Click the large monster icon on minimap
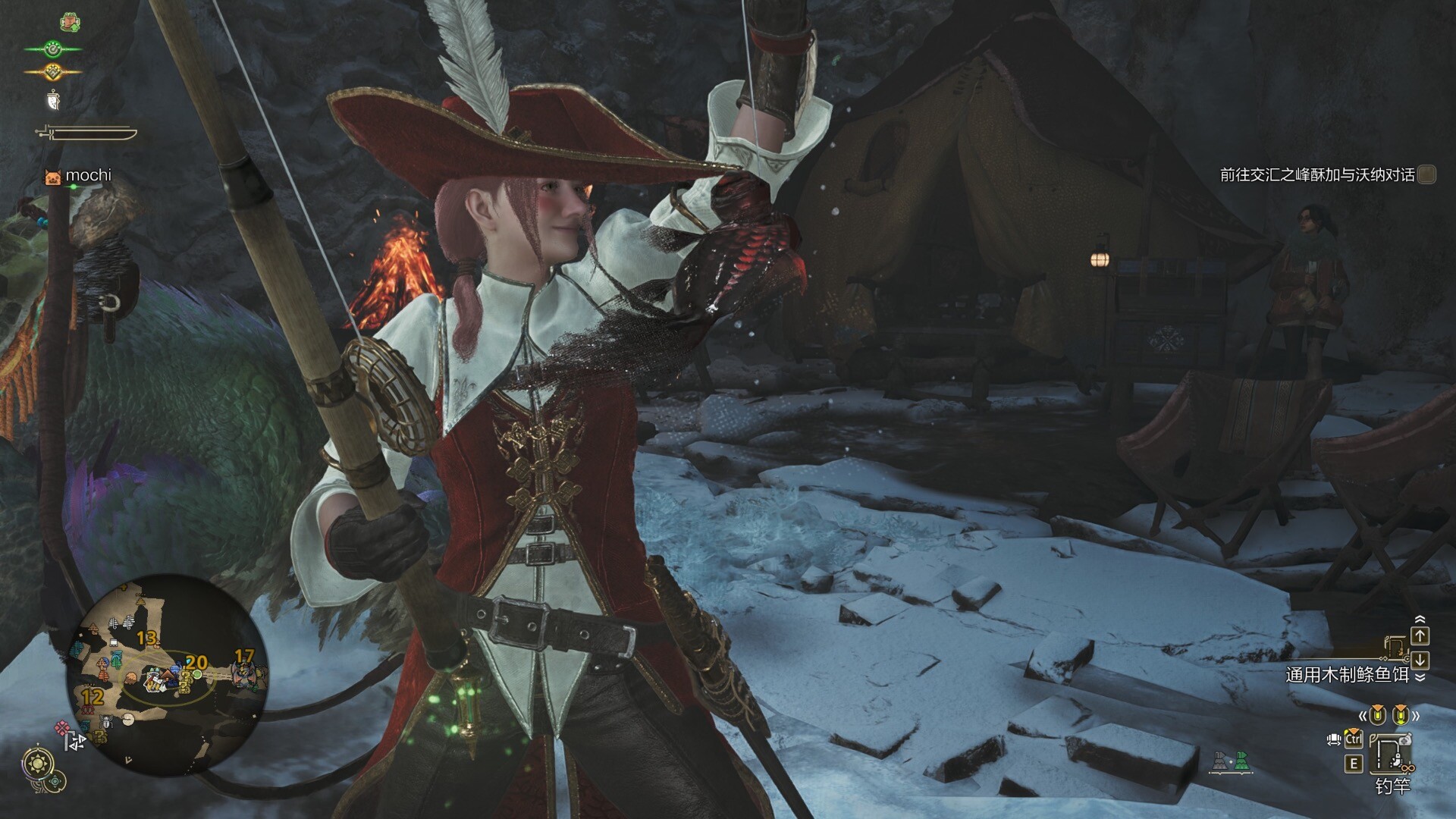This screenshot has width=1456, height=819. click(x=244, y=674)
